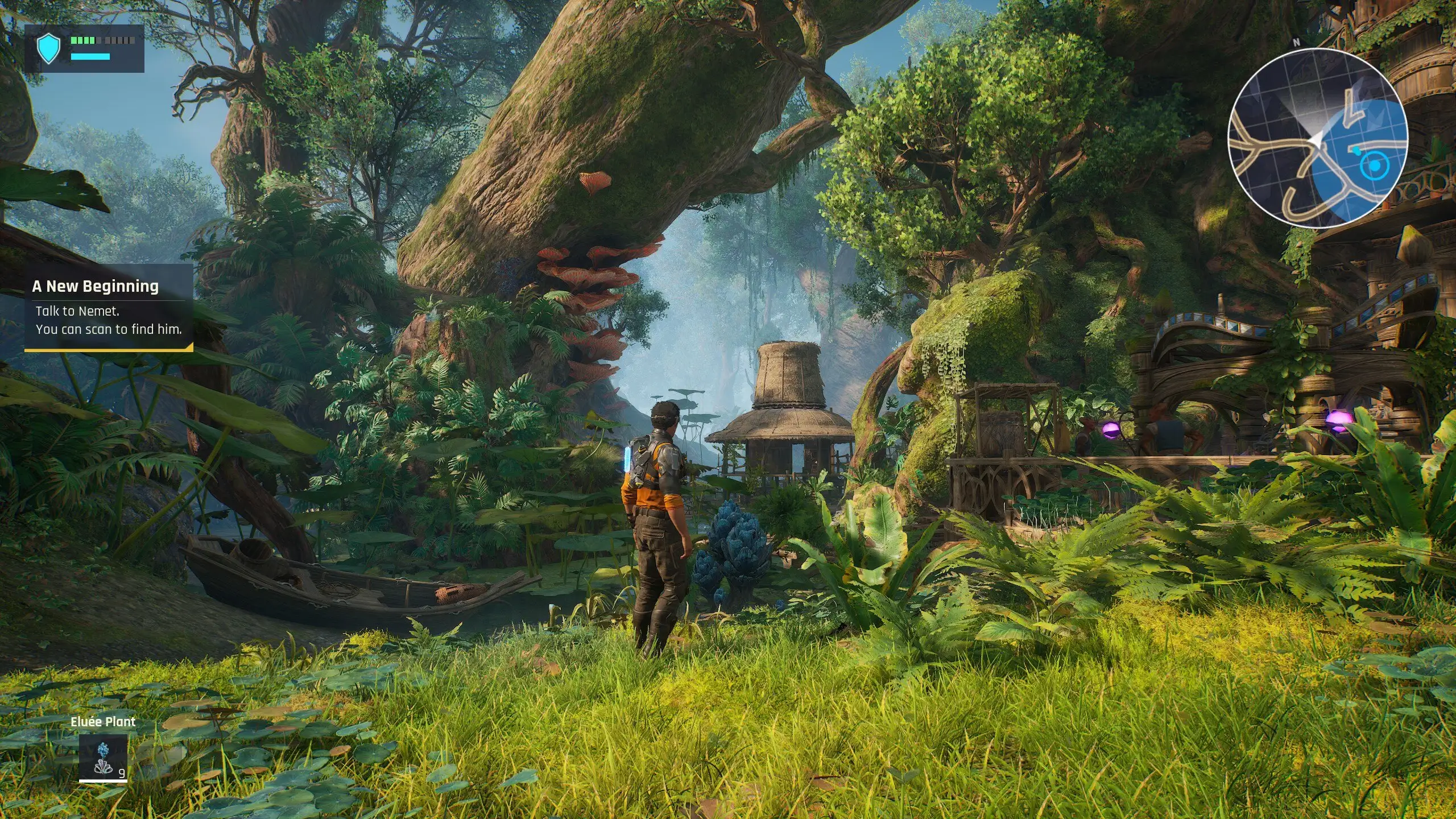
Task: Click the blue shield icon
Action: pos(48,48)
